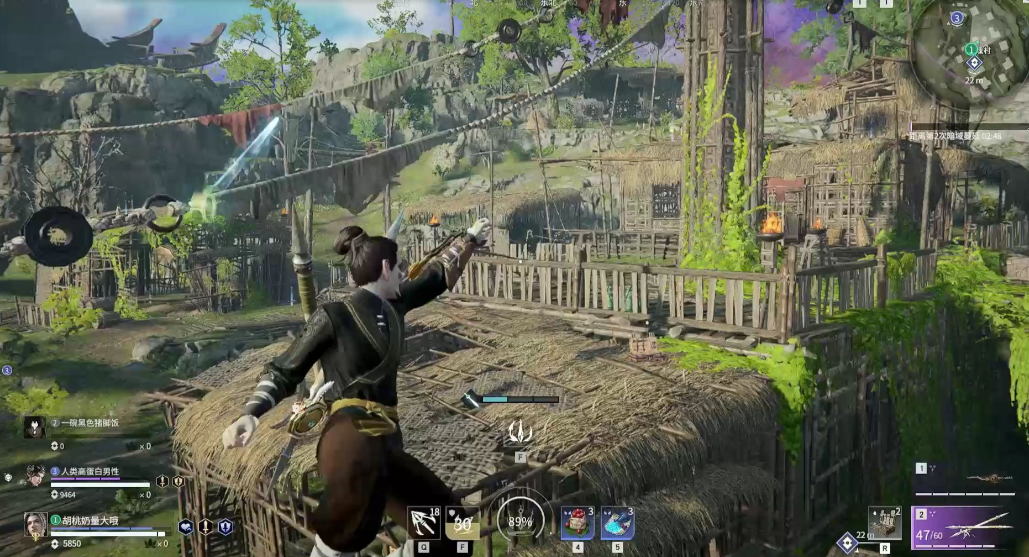This screenshot has height=557, width=1029.
Task: Click the diamond waypoint marker on the minimap
Action: [x=973, y=63]
